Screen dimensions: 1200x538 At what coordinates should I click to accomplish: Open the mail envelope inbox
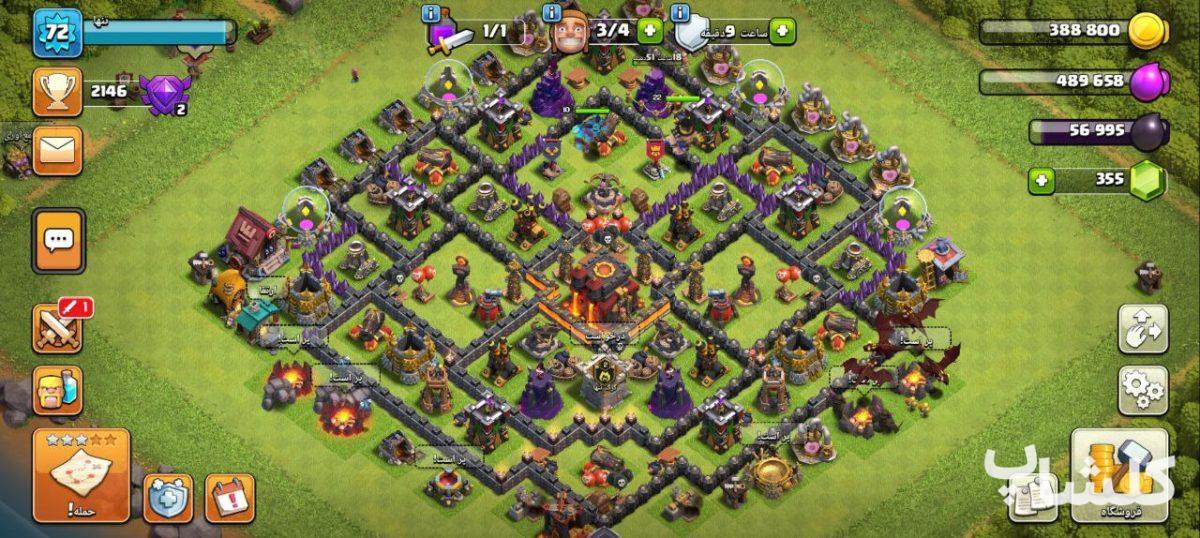coord(58,150)
